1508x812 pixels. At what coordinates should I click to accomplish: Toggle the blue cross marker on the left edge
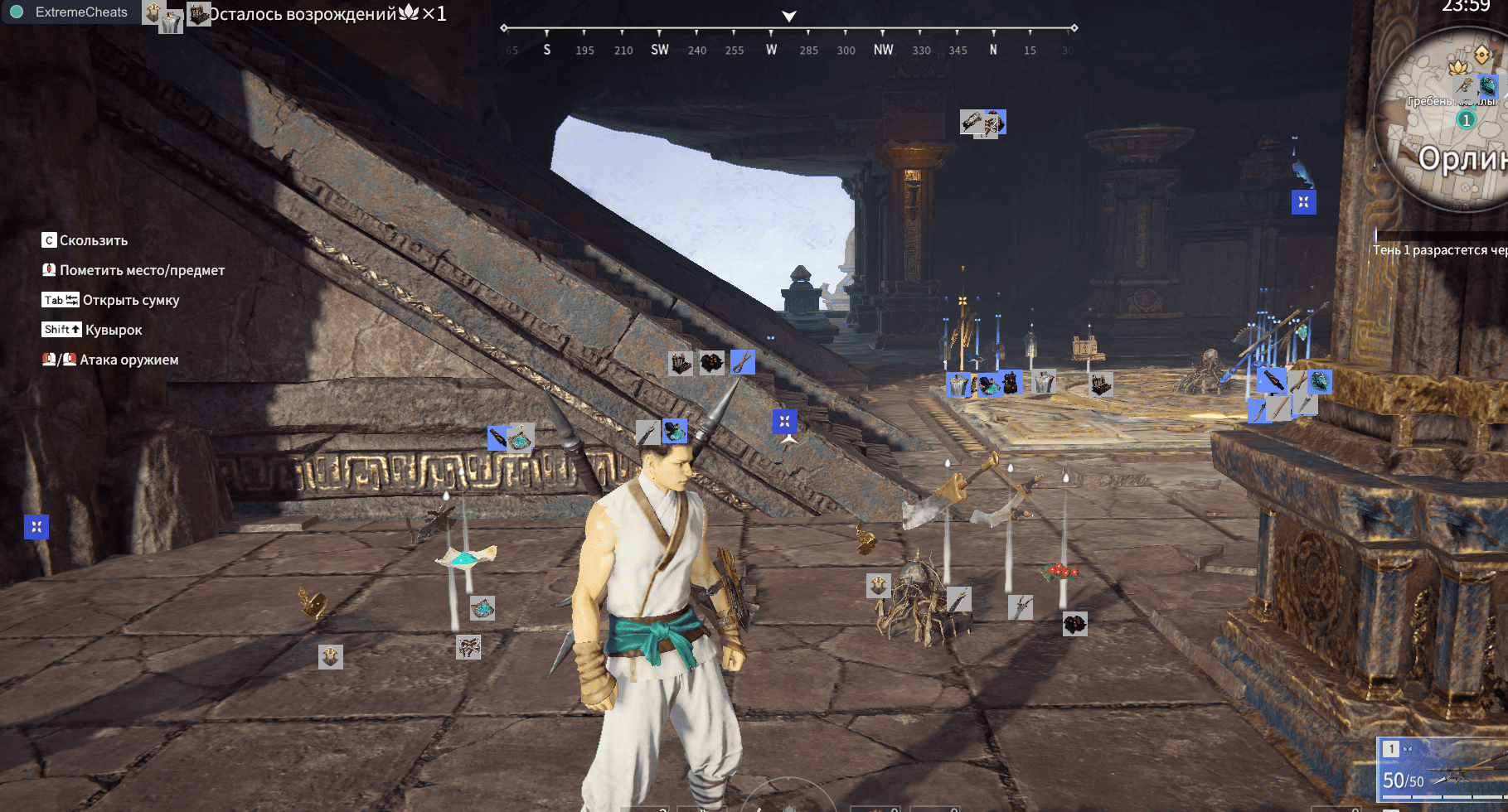(35, 526)
